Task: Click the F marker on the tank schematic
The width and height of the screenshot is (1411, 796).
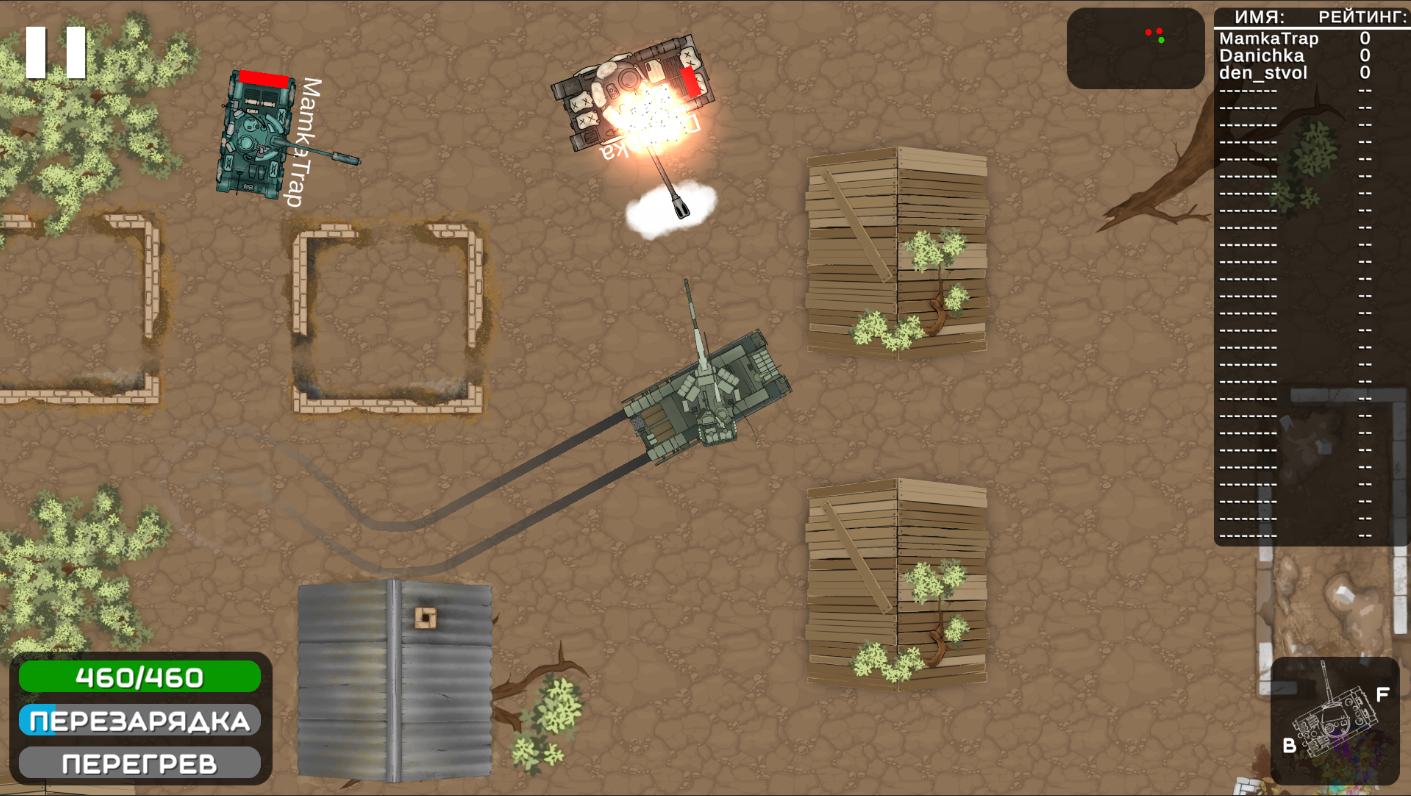Action: click(x=1384, y=691)
